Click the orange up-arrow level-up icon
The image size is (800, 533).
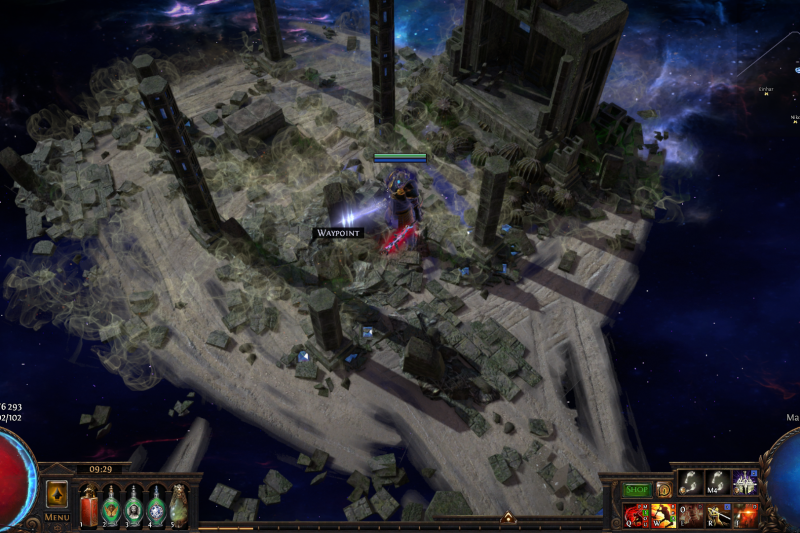57,495
